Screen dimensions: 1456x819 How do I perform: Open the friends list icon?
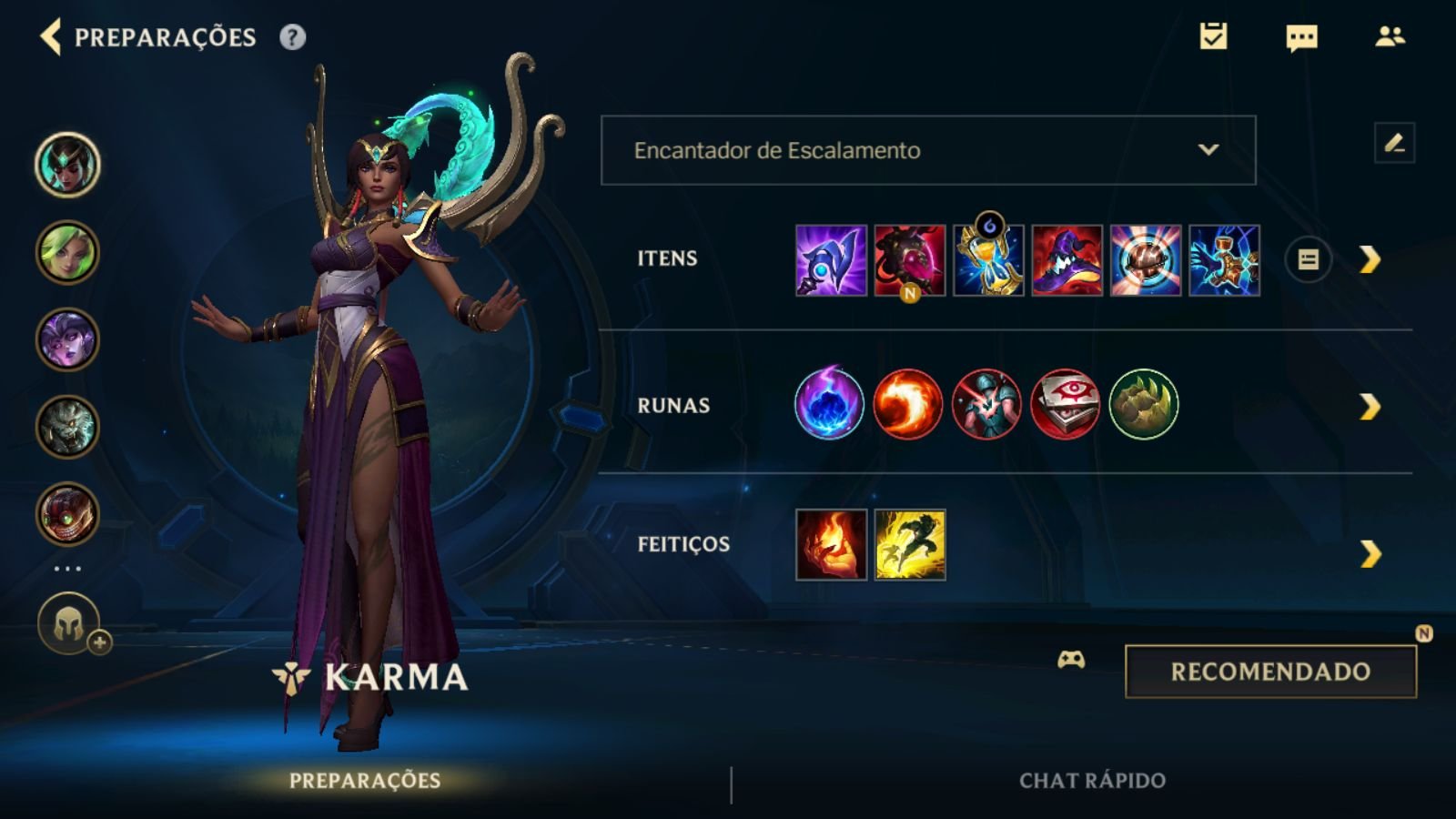(x=1390, y=36)
